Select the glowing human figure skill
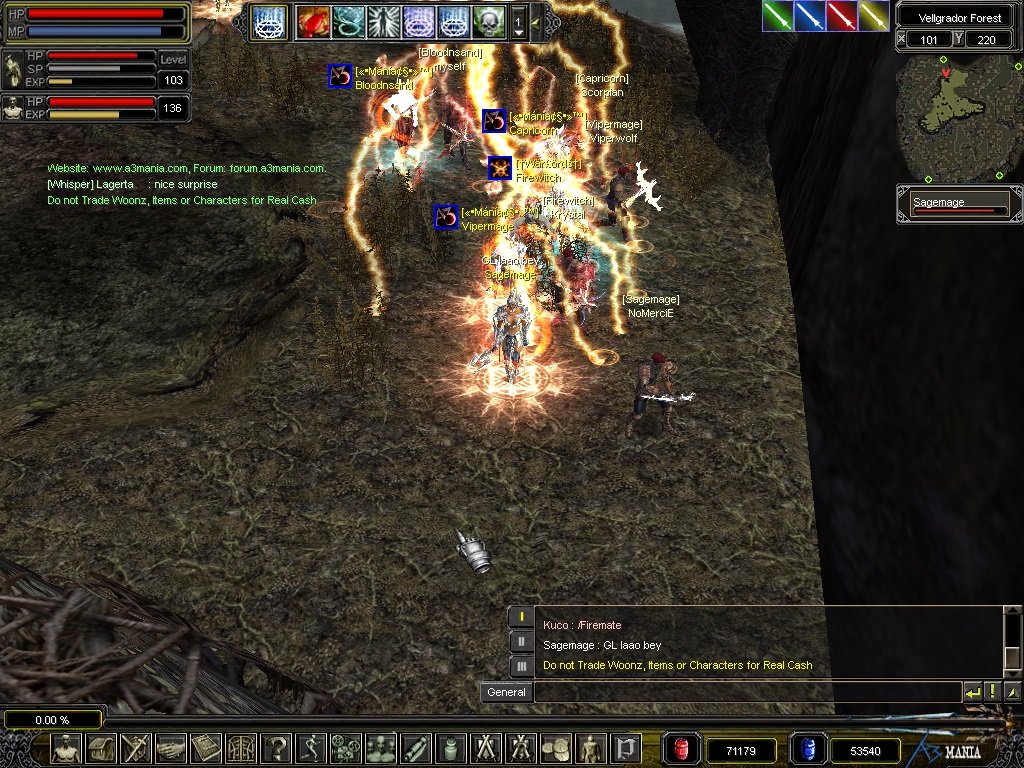 coord(382,21)
